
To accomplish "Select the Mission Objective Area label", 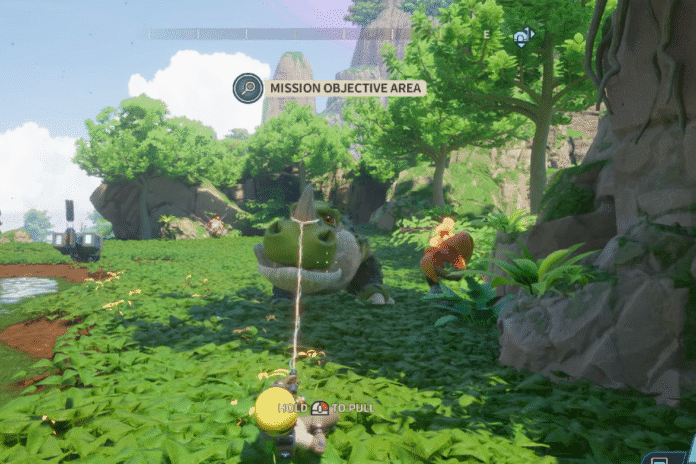I will coord(346,88).
